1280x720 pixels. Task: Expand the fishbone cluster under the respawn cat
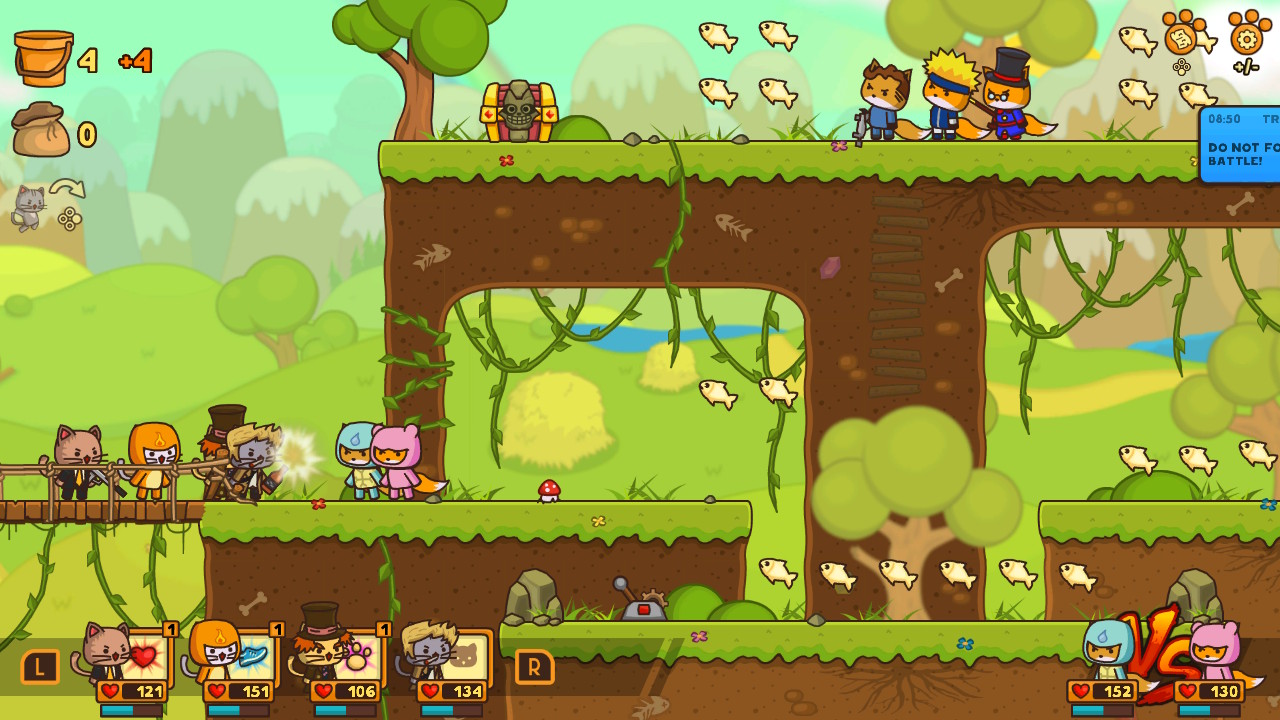coord(69,220)
